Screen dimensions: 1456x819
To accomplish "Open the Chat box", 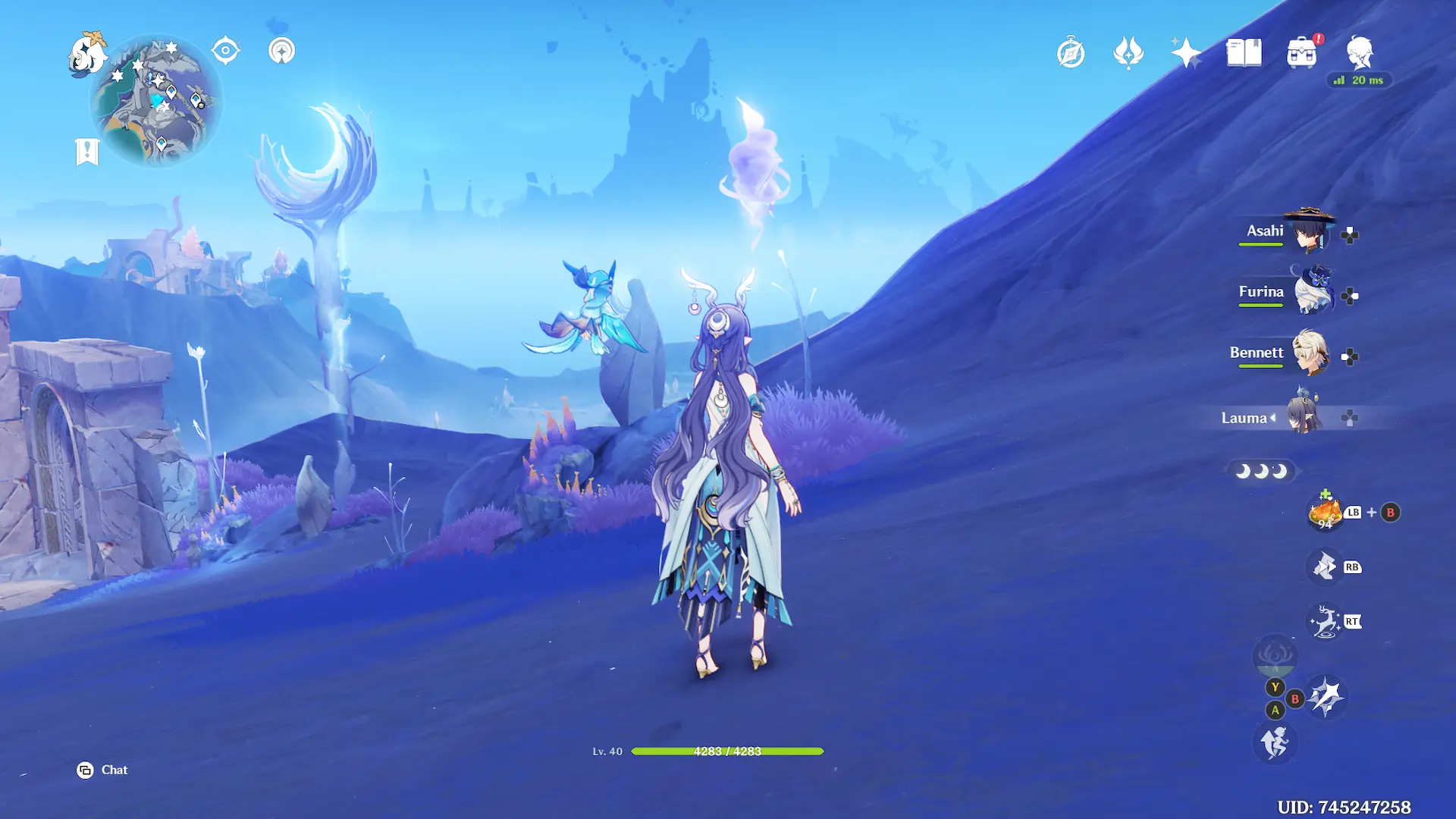I will coord(103,770).
